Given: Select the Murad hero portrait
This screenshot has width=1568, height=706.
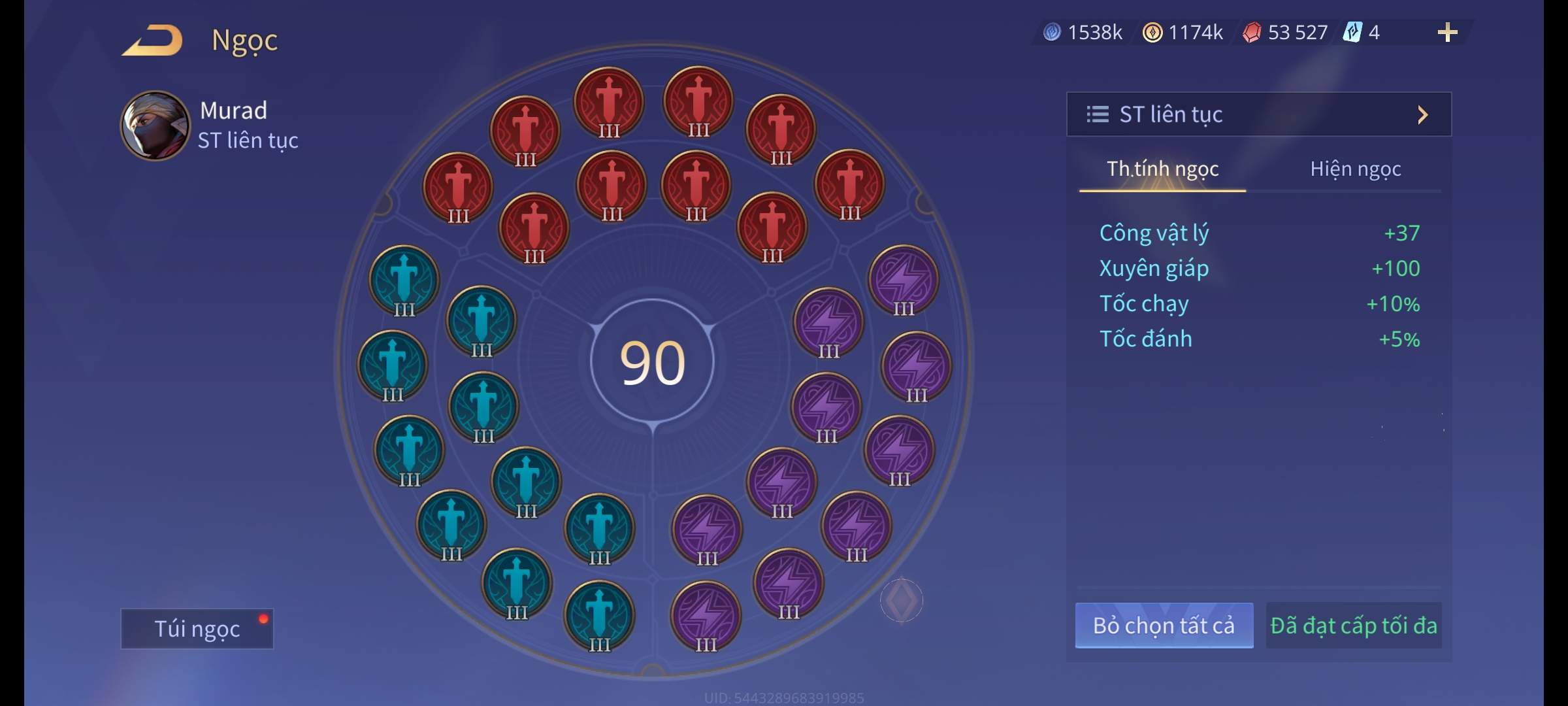Looking at the screenshot, I should click(155, 126).
